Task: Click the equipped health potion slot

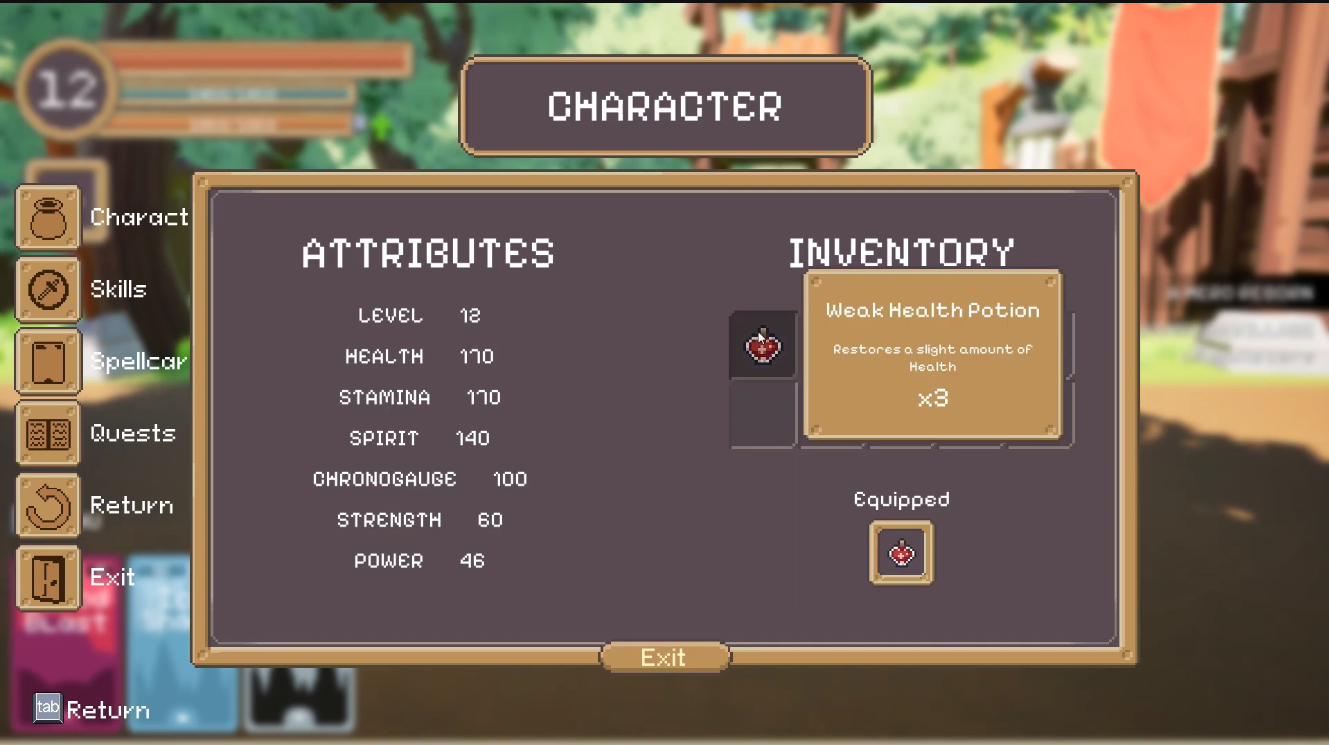Action: (901, 552)
